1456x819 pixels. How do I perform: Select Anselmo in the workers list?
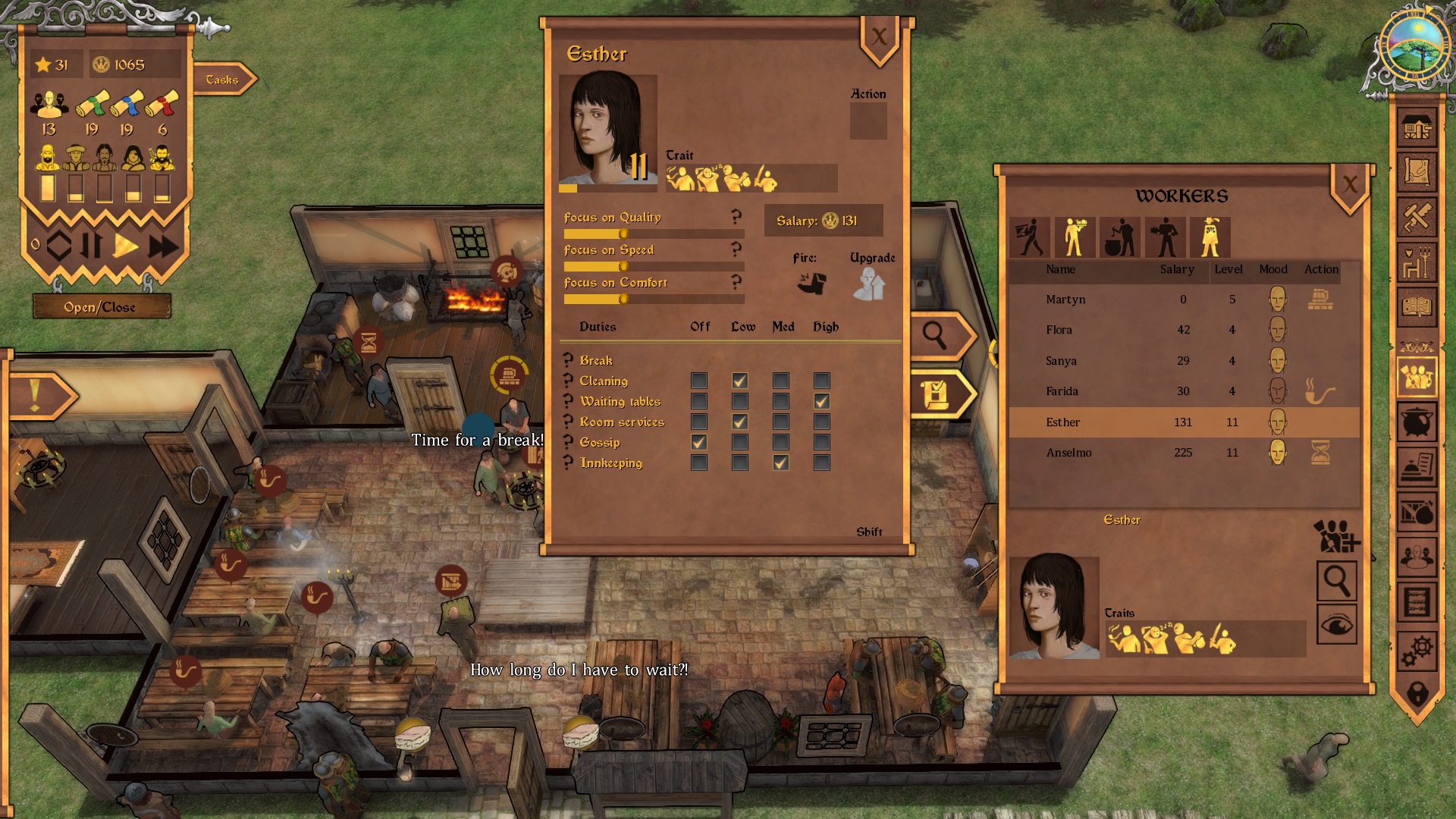pyautogui.click(x=1068, y=453)
